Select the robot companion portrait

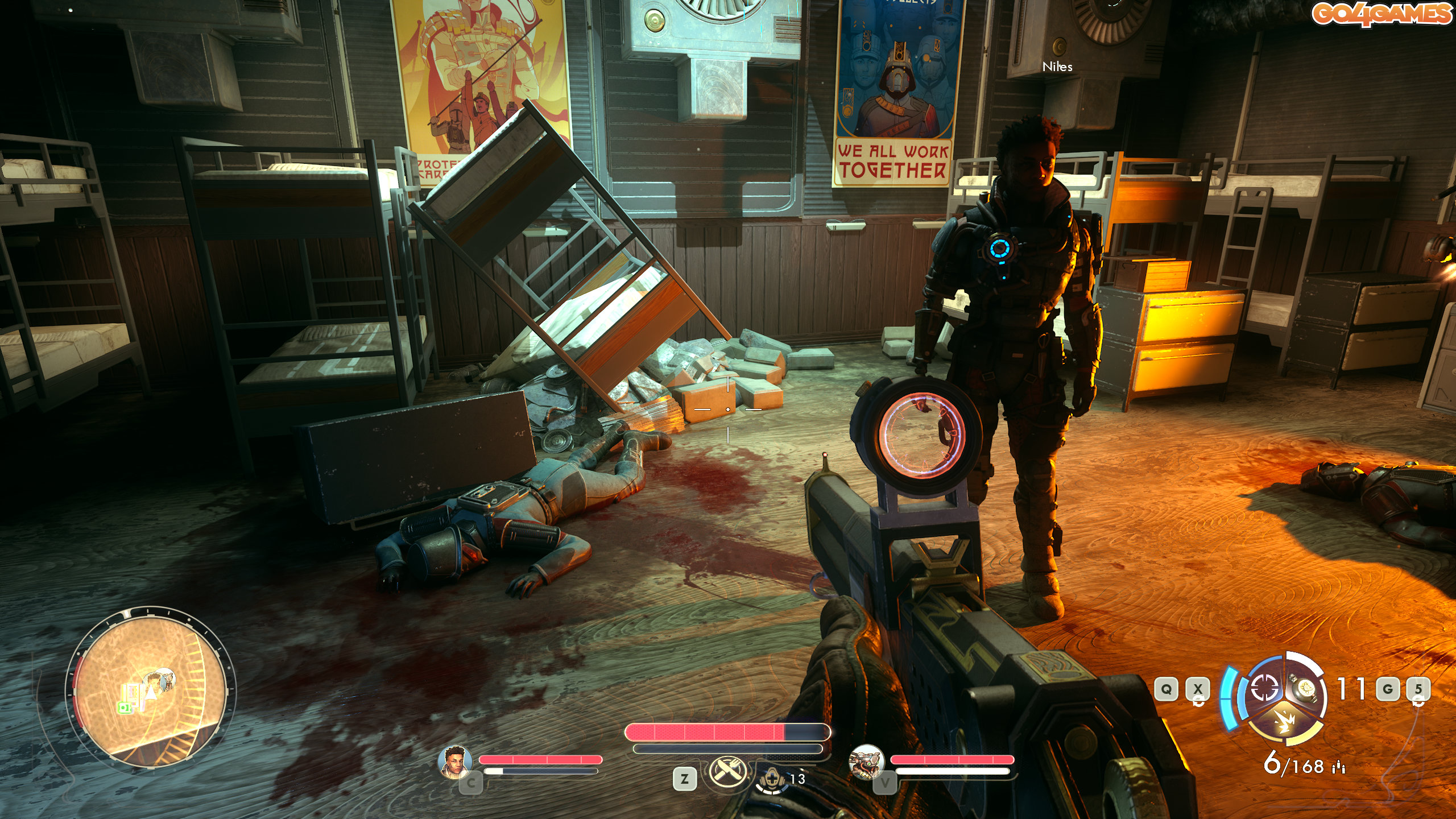point(865,761)
